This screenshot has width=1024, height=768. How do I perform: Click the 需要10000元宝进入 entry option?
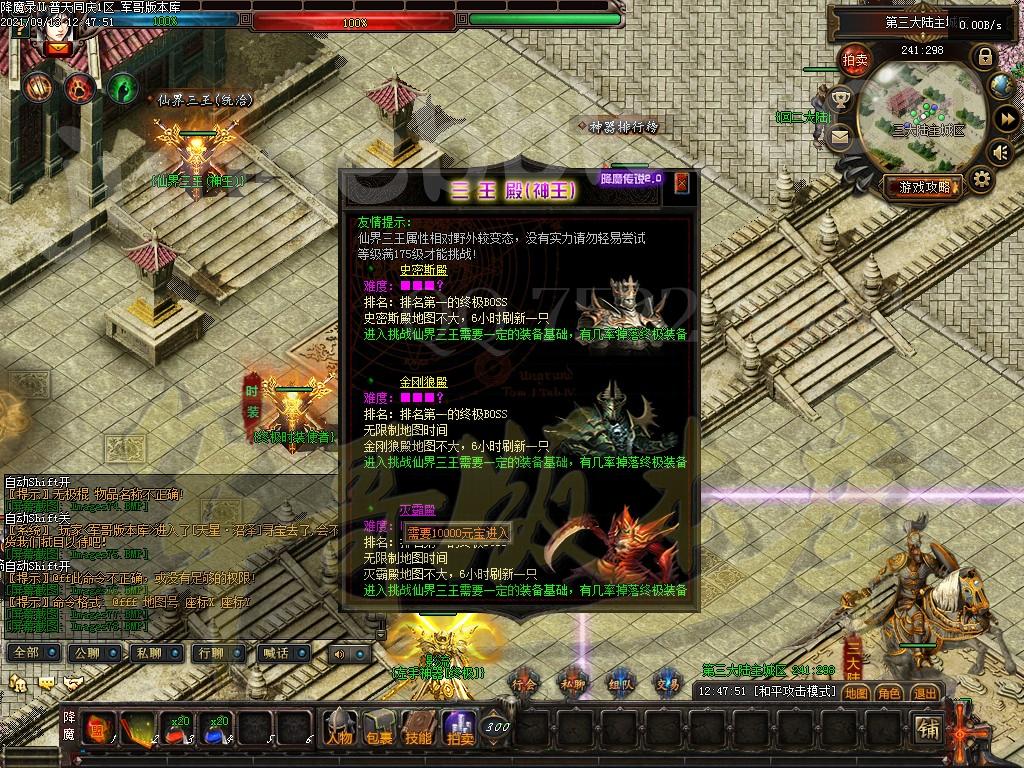(457, 532)
